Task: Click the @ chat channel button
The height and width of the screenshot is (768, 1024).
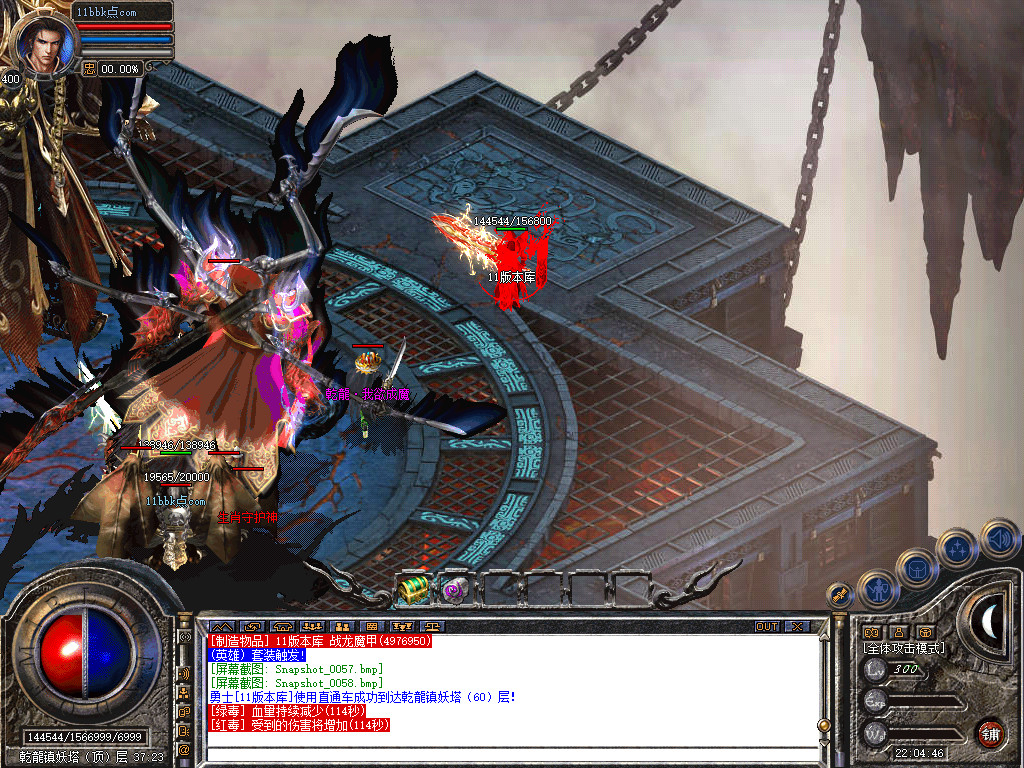Action: coord(185,749)
